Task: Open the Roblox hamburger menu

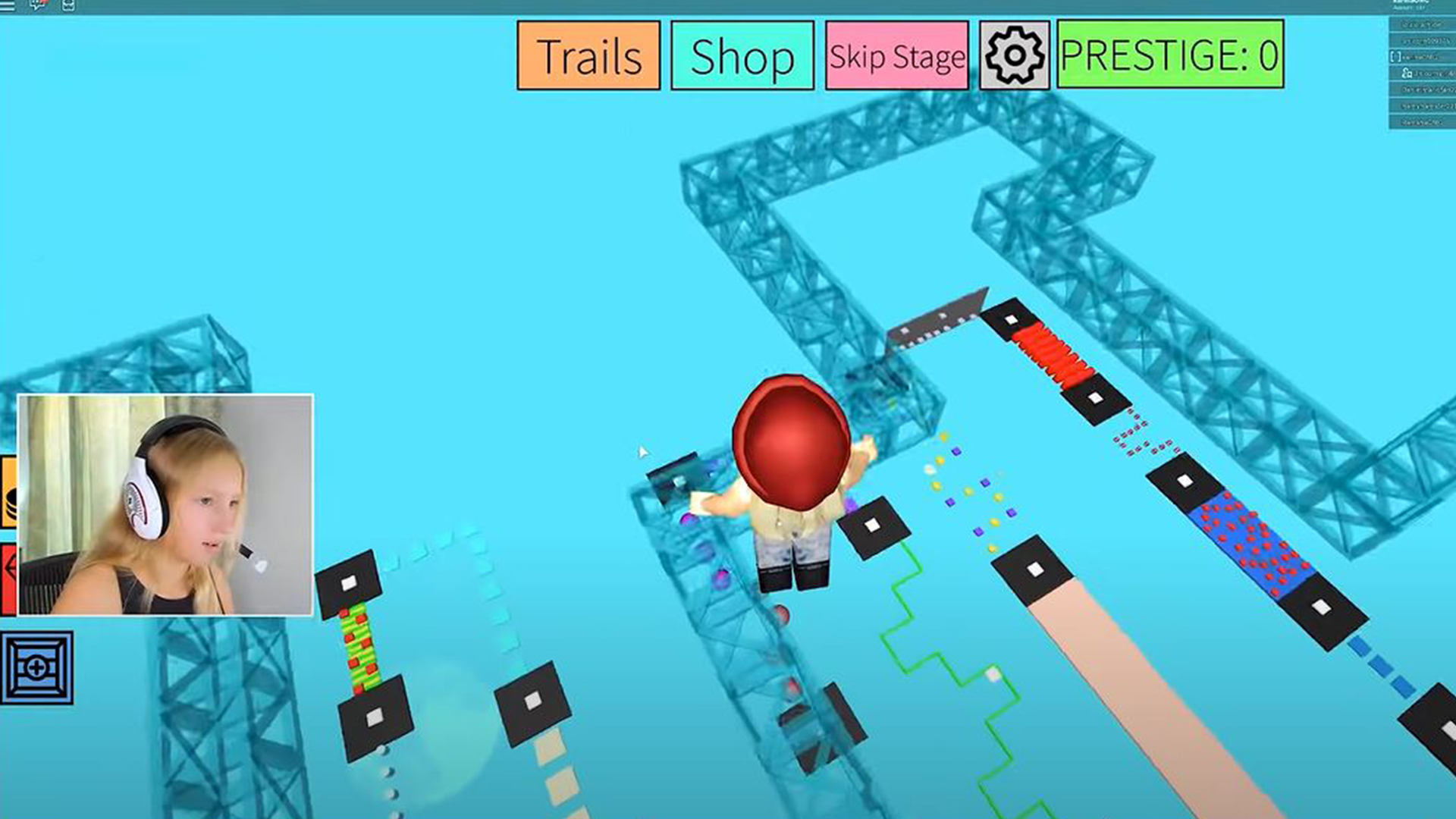Action: point(8,5)
